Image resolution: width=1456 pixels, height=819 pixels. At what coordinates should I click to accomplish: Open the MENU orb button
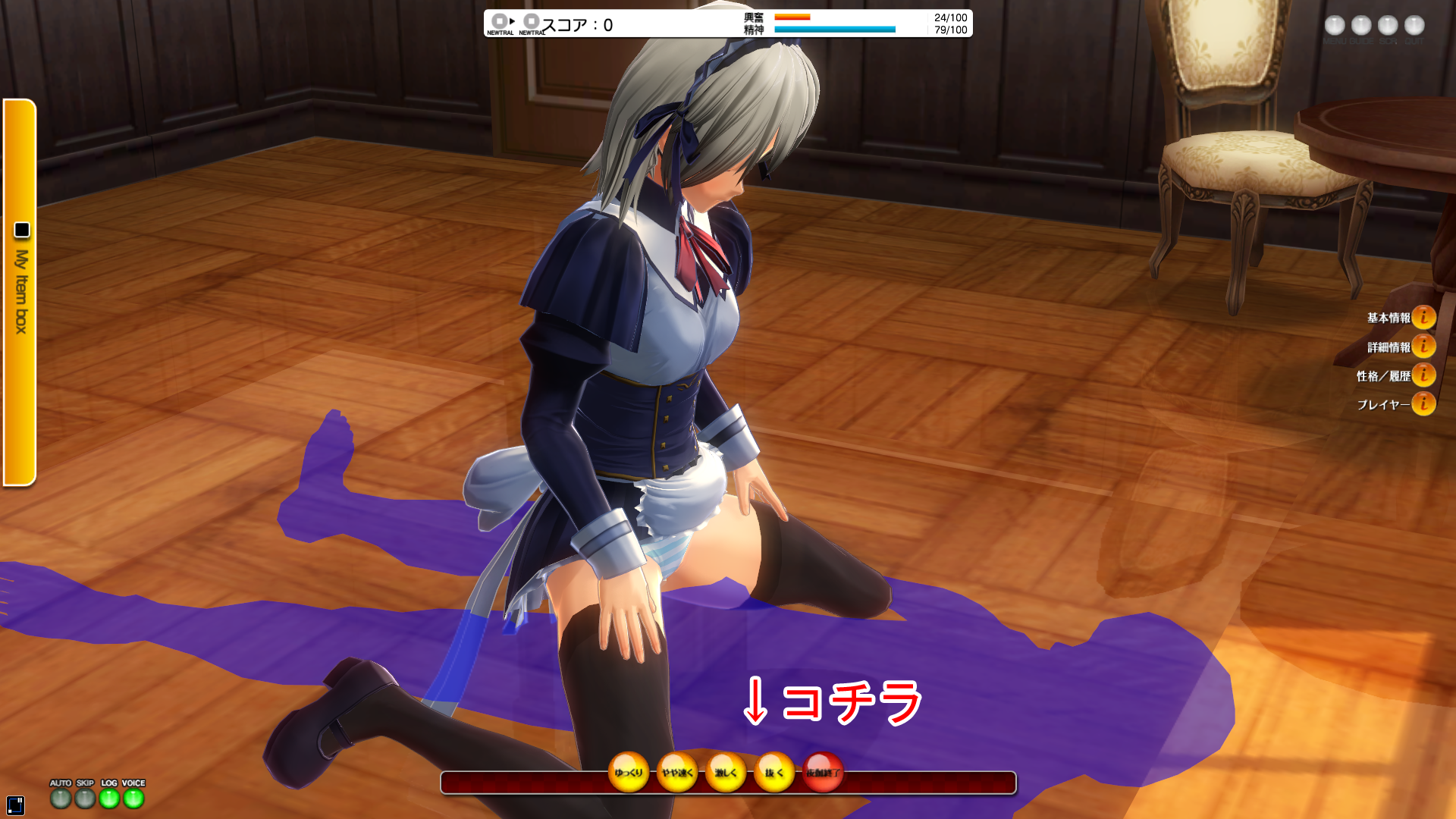(x=1335, y=26)
